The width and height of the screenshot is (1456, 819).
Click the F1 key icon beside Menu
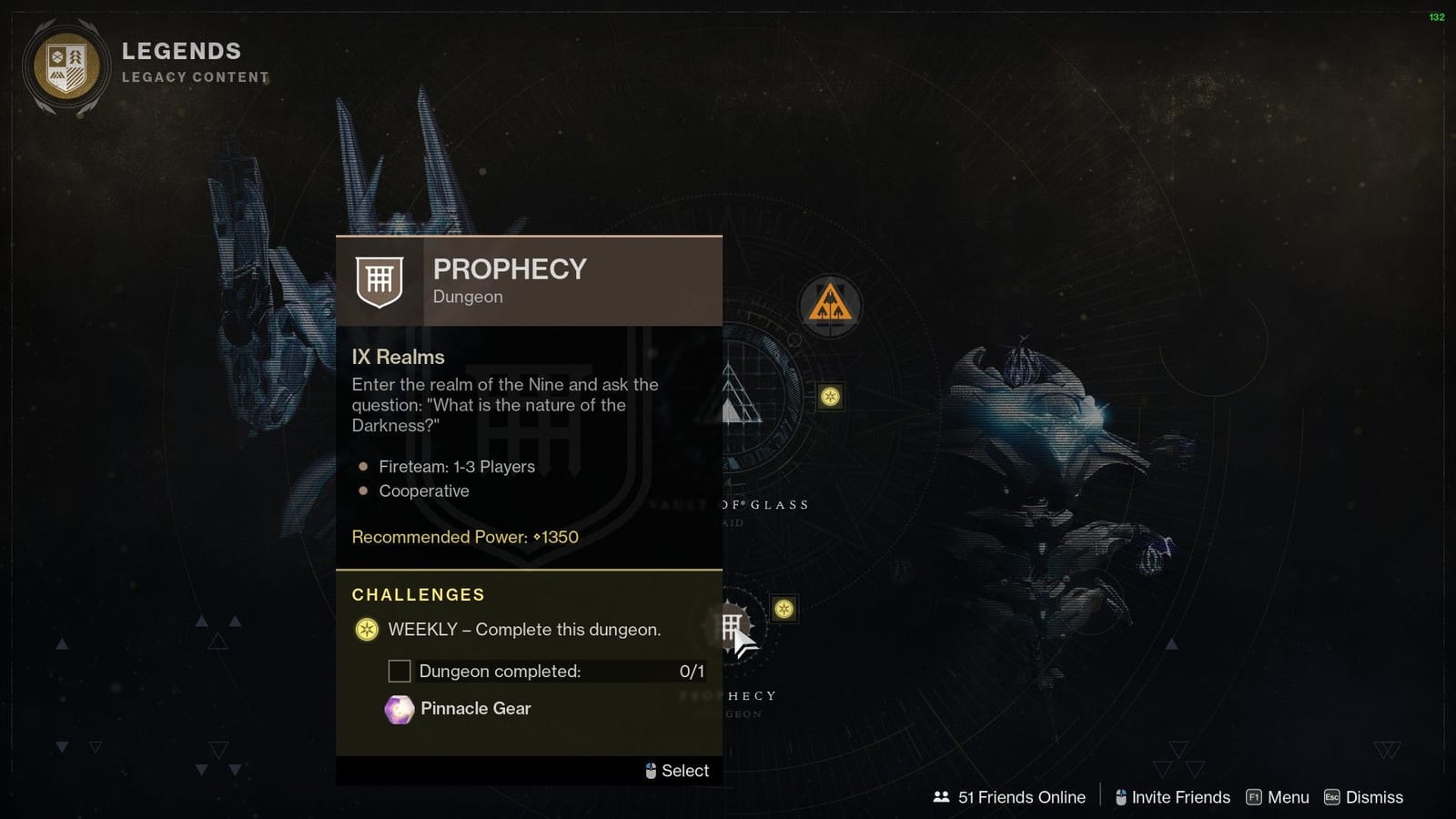(x=1255, y=797)
